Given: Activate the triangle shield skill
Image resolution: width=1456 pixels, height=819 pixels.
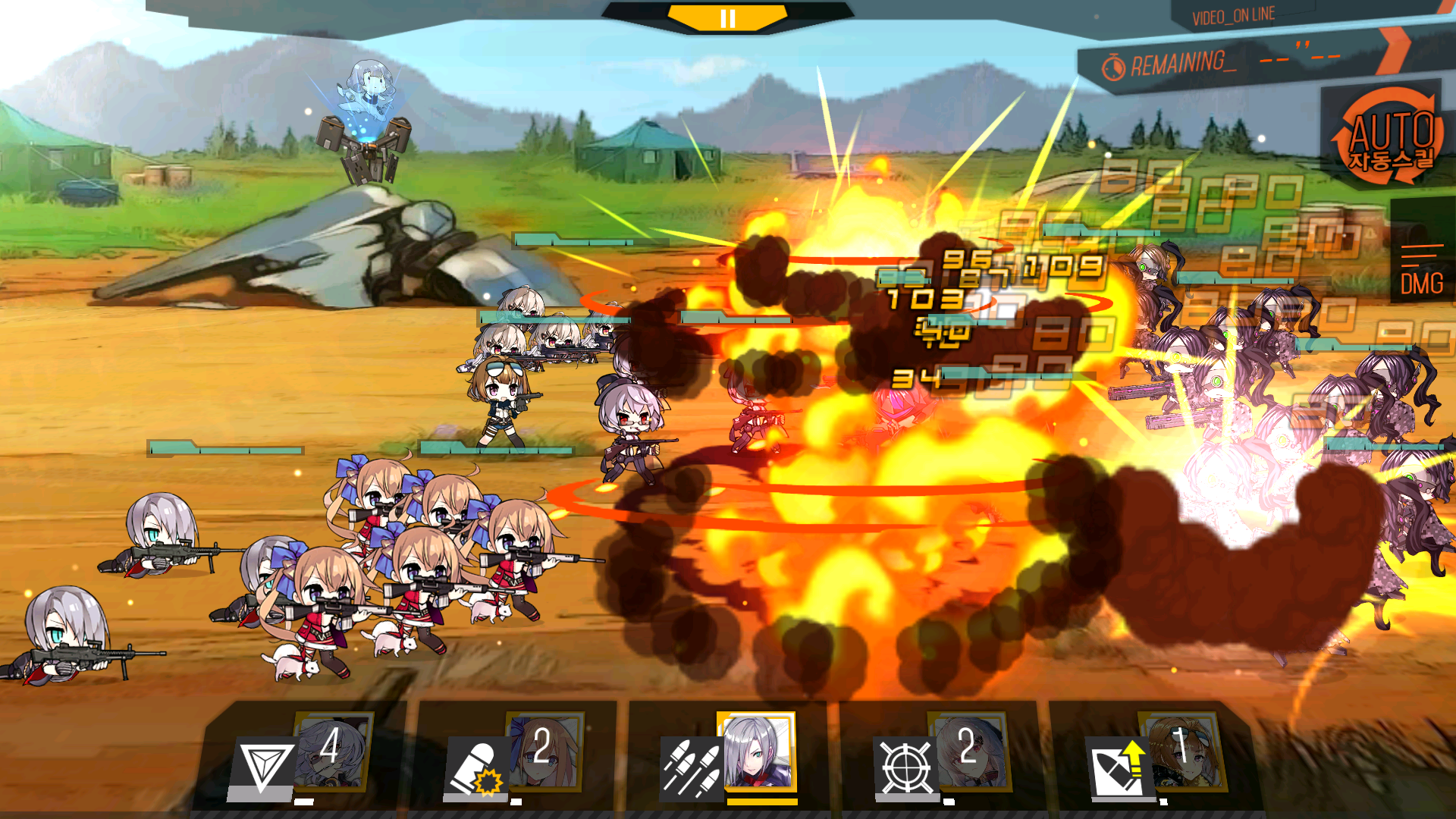Looking at the screenshot, I should click(x=262, y=767).
